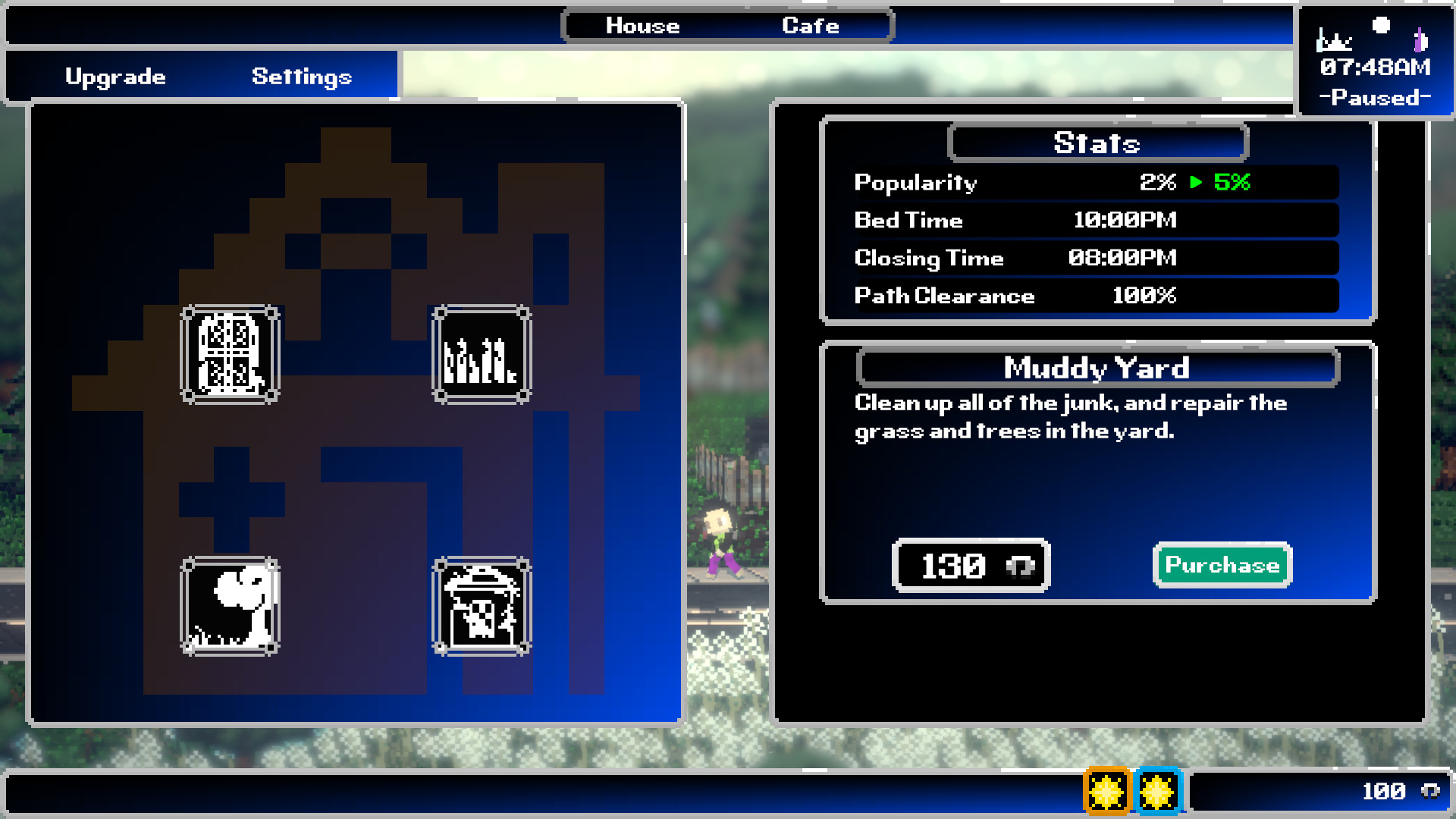This screenshot has height=819, width=1456.
Task: Switch to the Cafe tab
Action: (x=810, y=25)
